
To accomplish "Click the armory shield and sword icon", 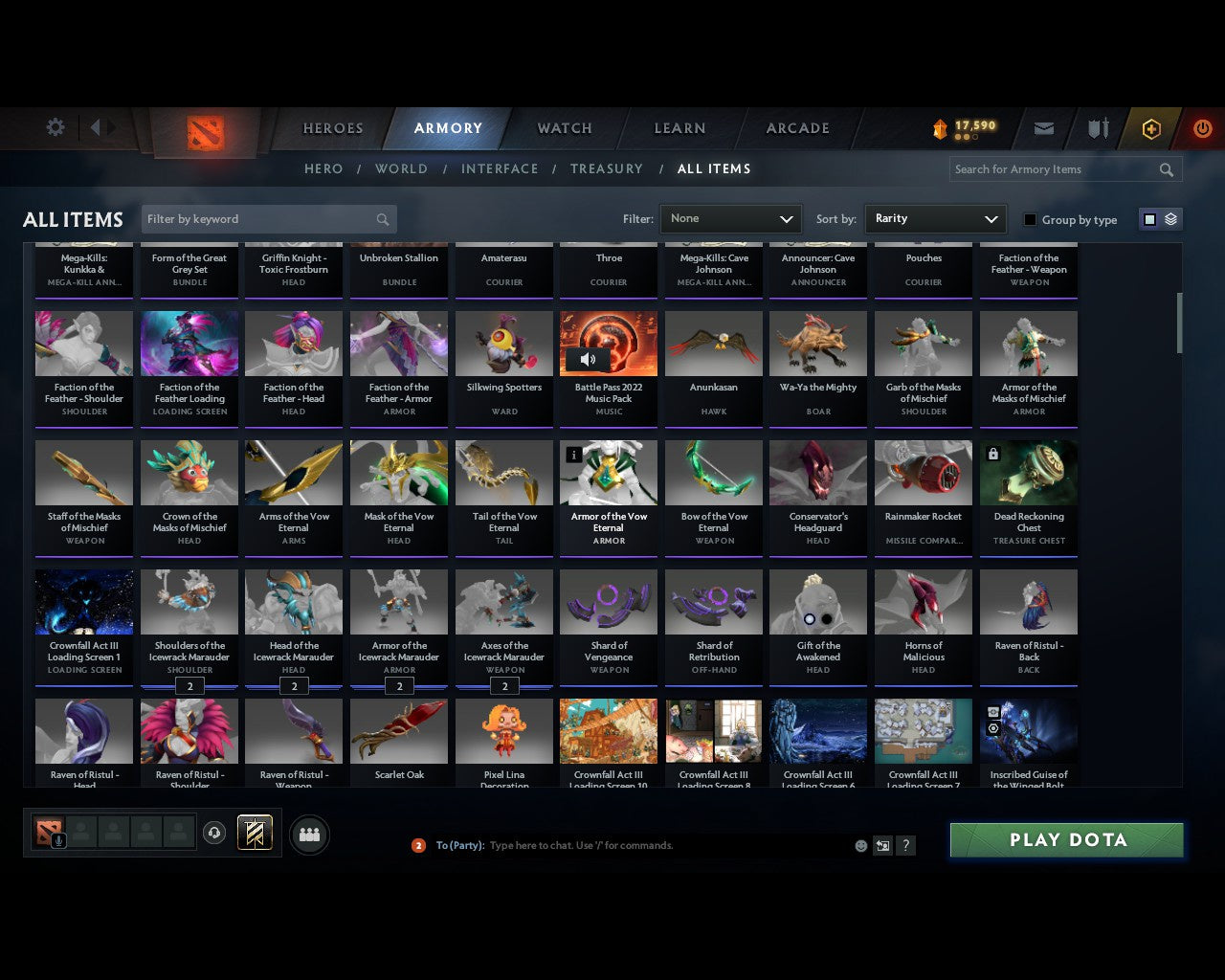I will coord(1097,128).
